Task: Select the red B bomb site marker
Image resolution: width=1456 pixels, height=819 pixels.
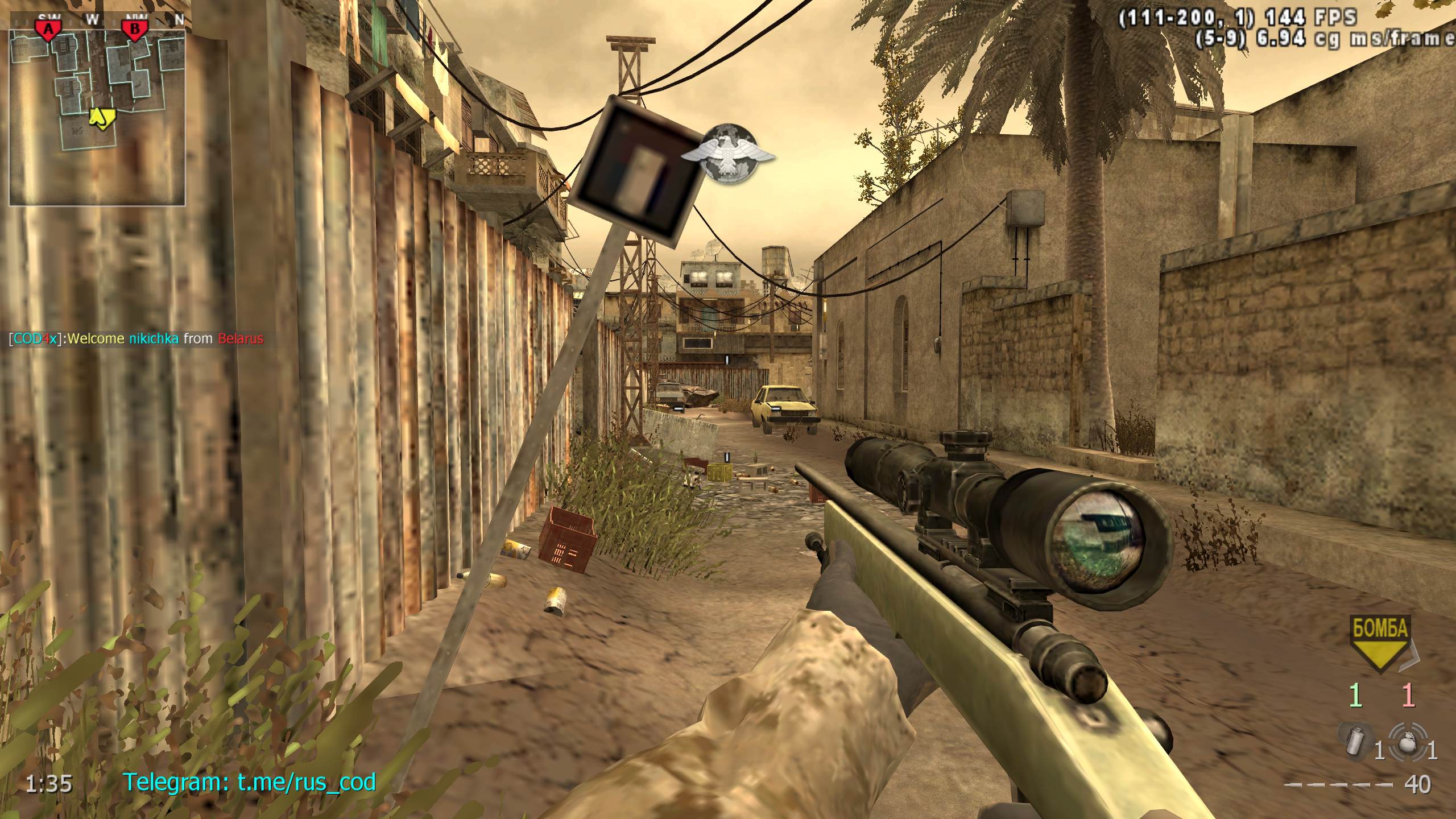Action: 135,30
